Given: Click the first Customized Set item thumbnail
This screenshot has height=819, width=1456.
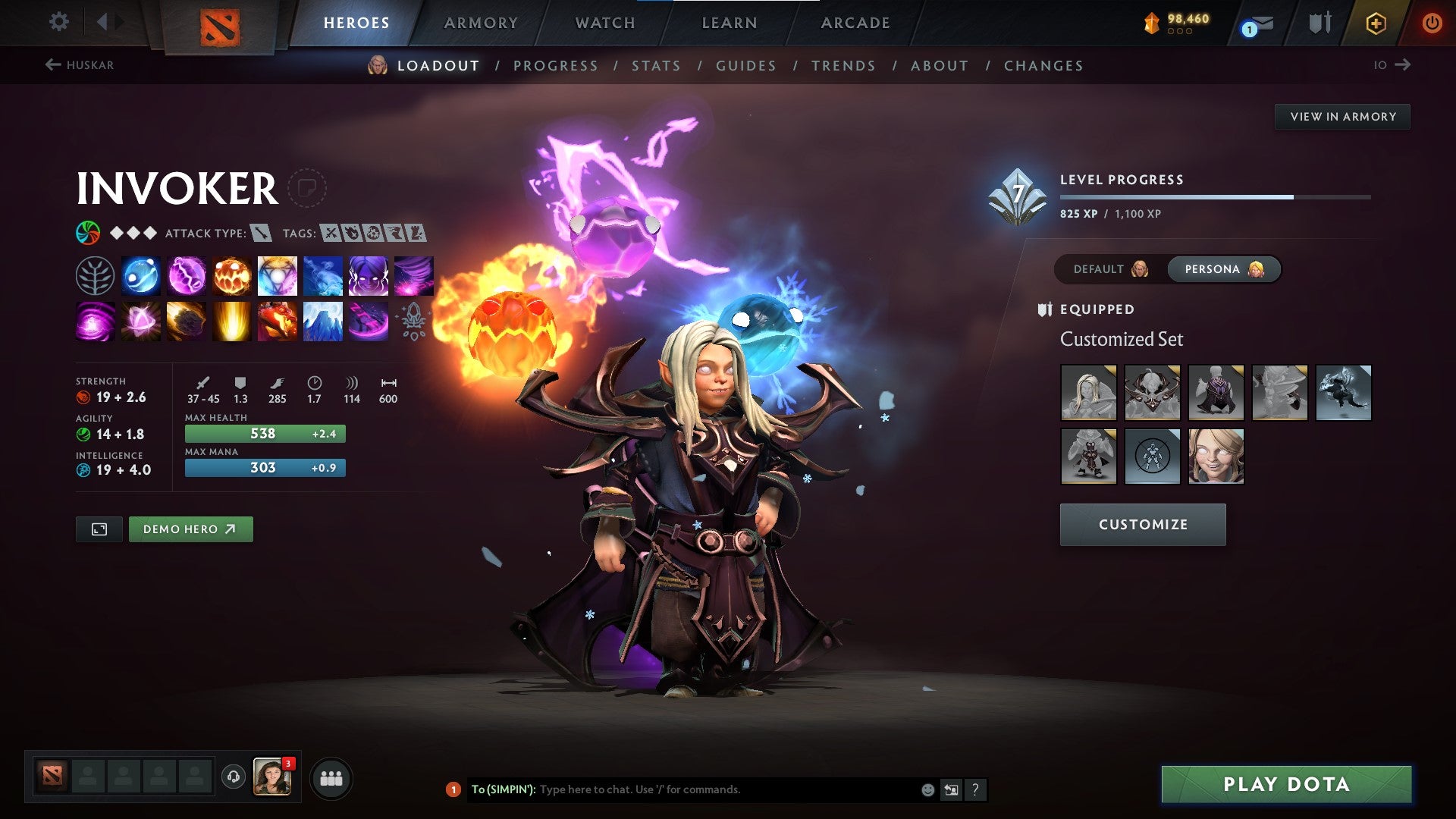Looking at the screenshot, I should [1088, 393].
